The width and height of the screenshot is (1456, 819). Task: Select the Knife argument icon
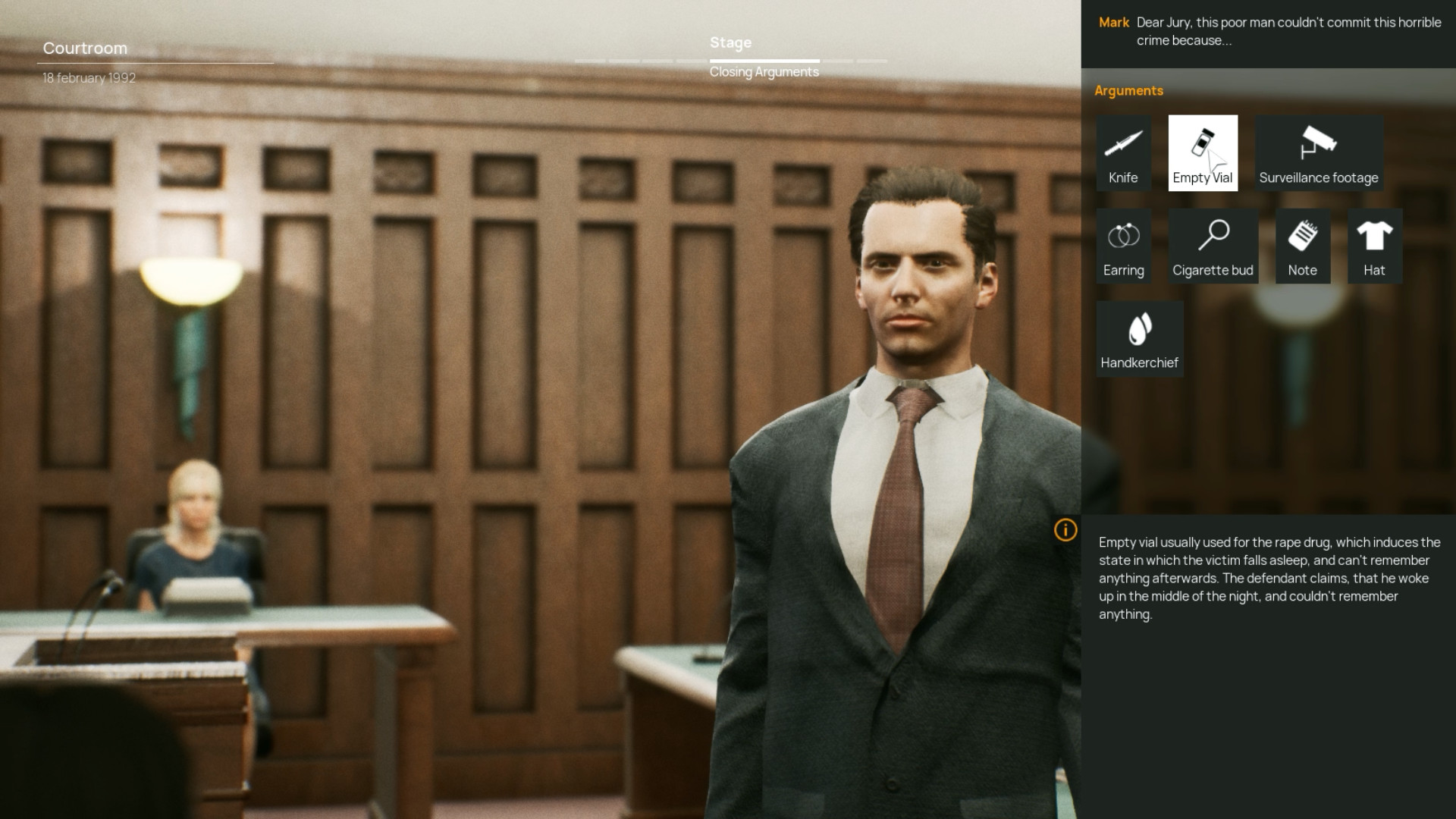coord(1123,153)
